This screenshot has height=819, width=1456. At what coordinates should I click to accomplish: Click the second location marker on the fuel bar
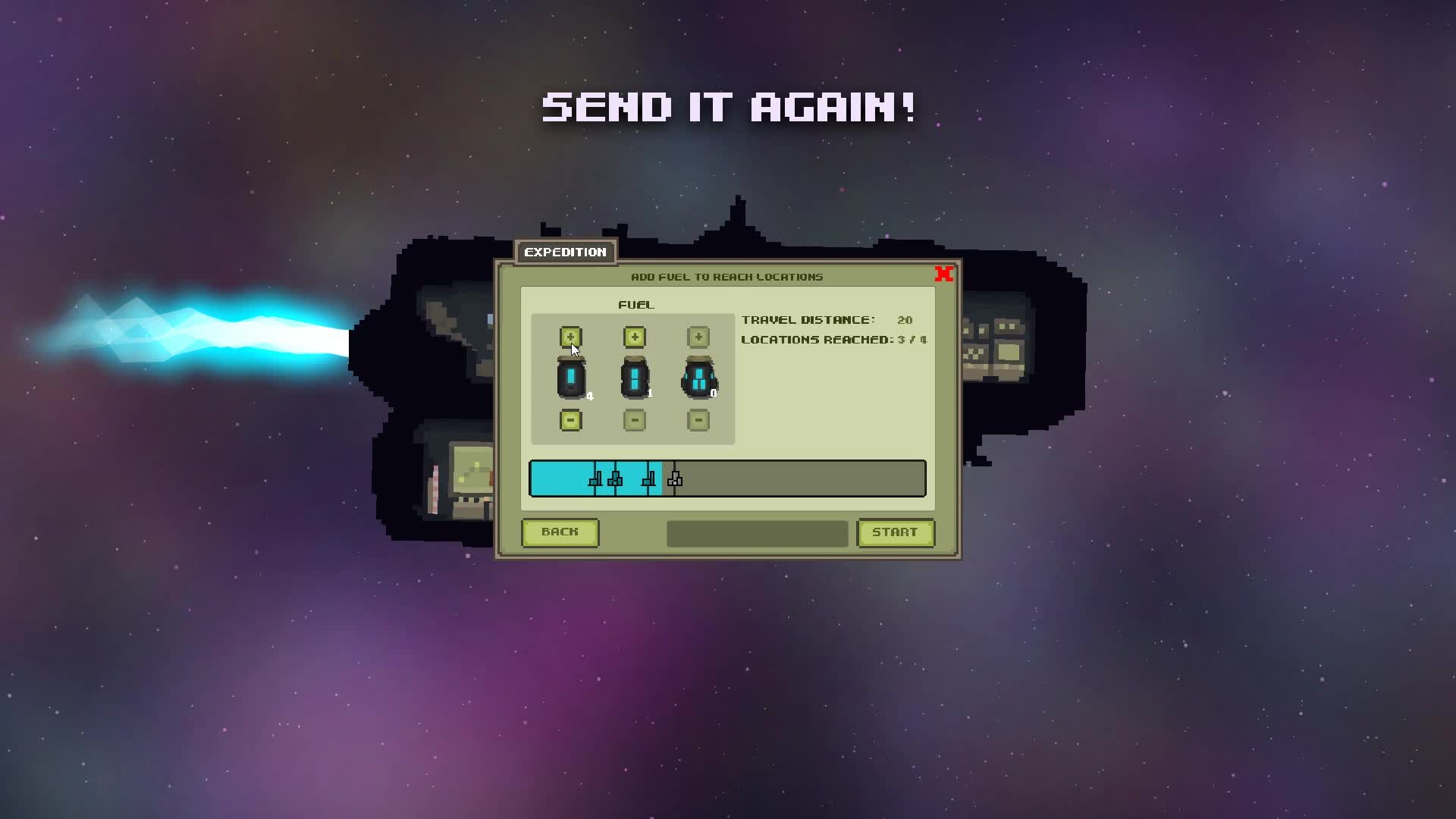point(614,478)
